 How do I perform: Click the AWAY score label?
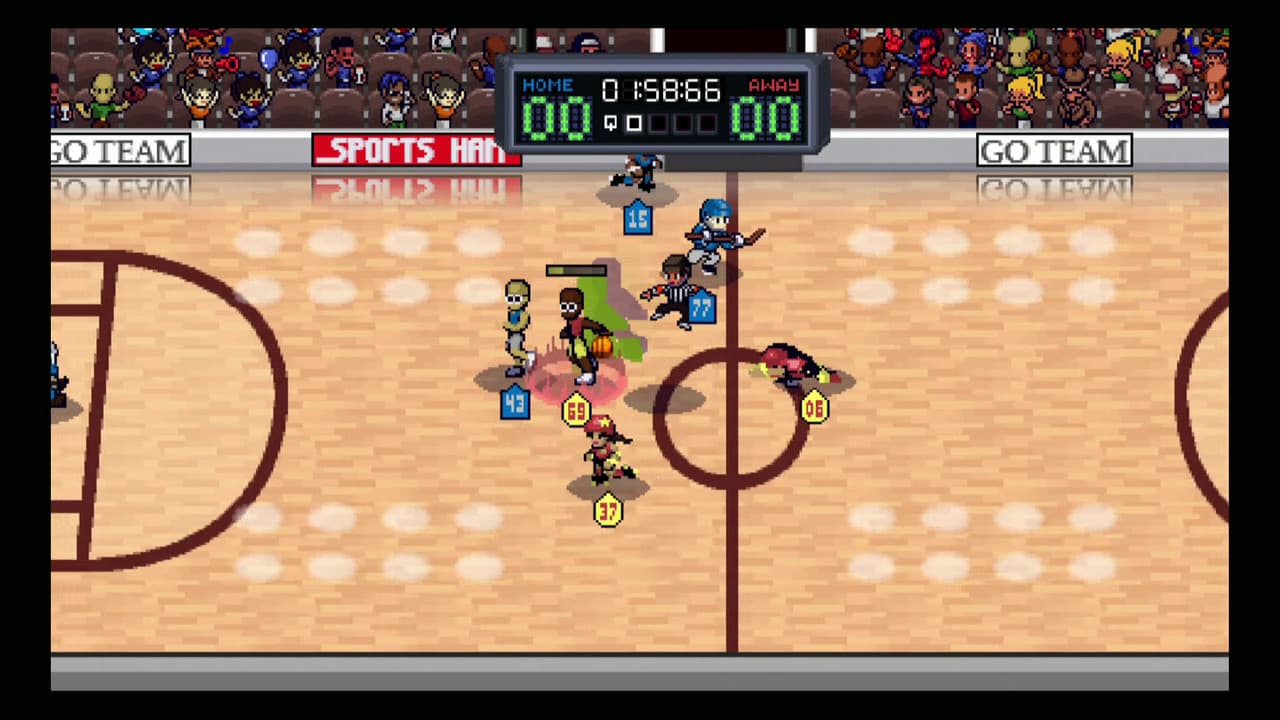tap(773, 85)
